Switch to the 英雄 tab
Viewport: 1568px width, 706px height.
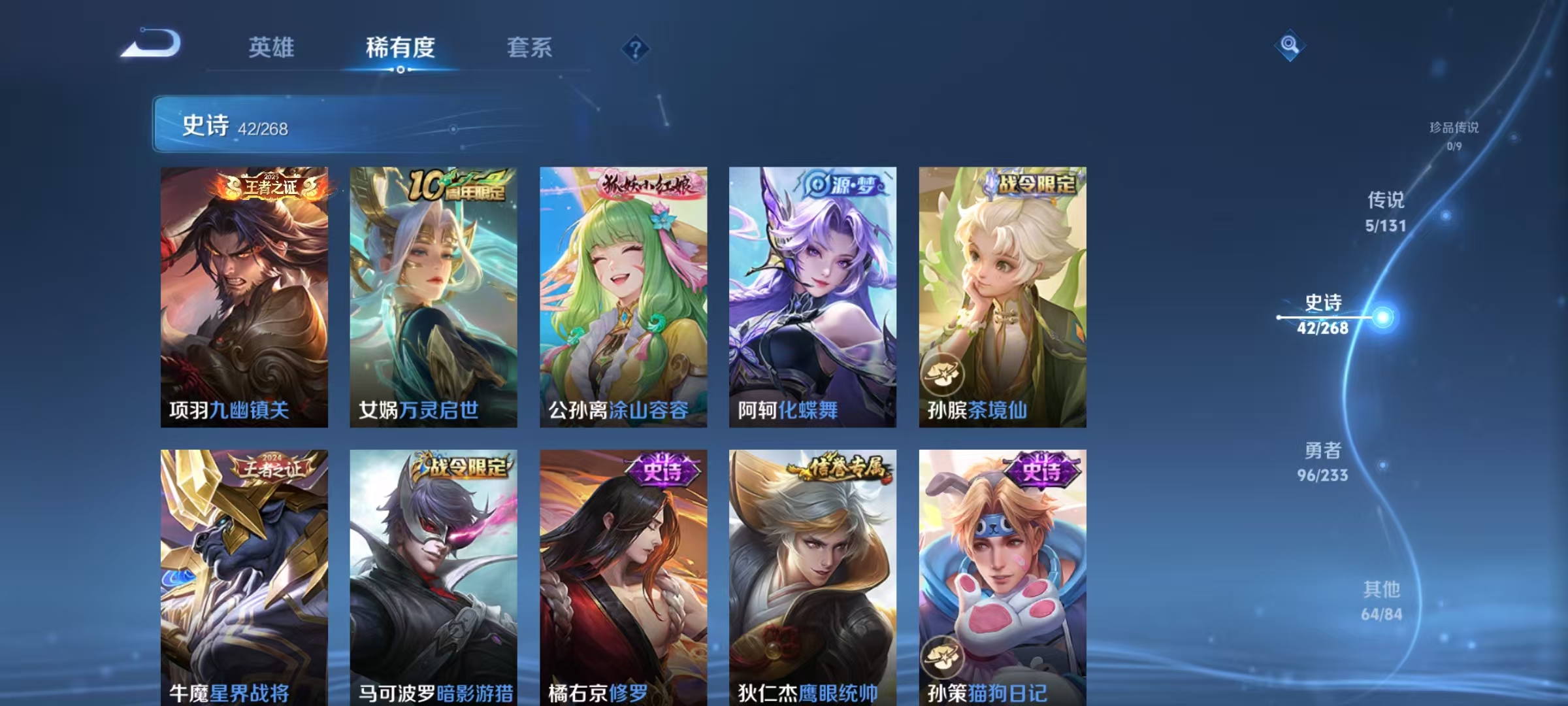click(272, 47)
